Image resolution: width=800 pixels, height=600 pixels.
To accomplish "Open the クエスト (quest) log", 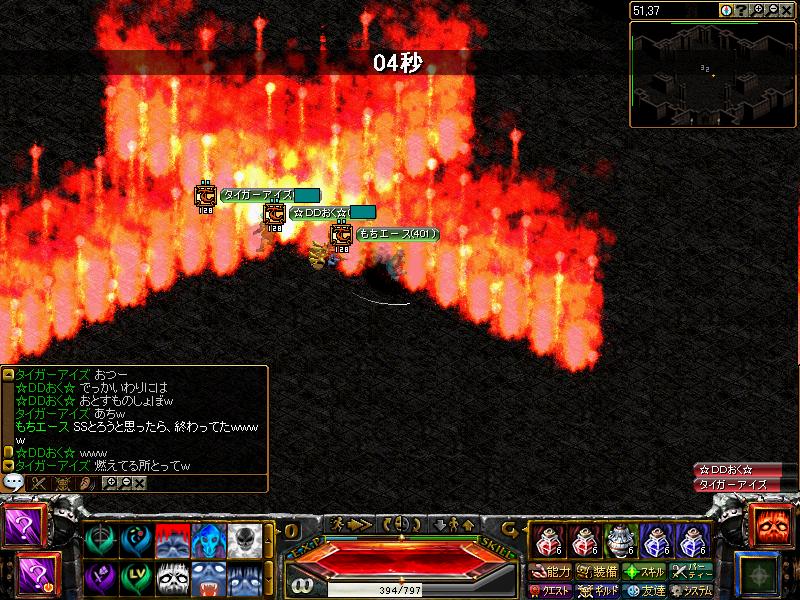I will pos(551,590).
